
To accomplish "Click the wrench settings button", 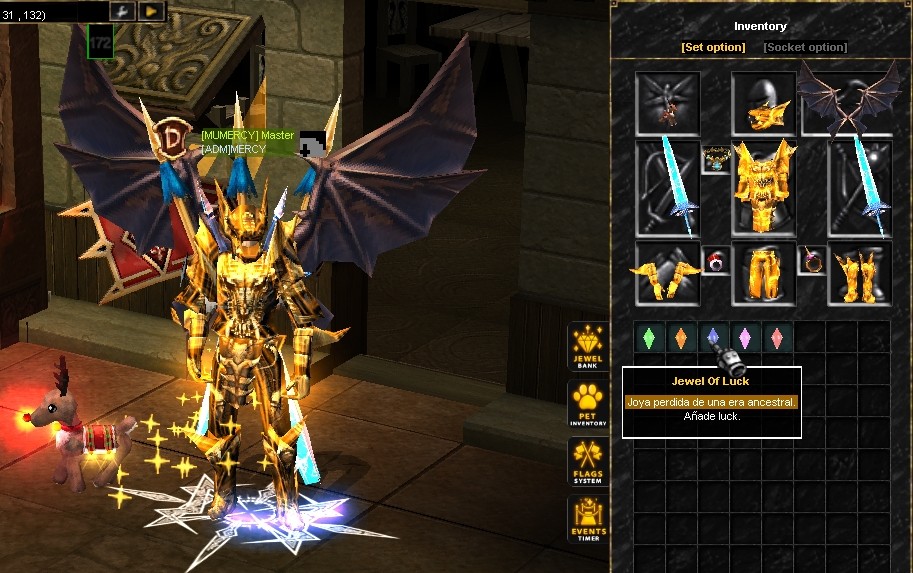I will [122, 11].
